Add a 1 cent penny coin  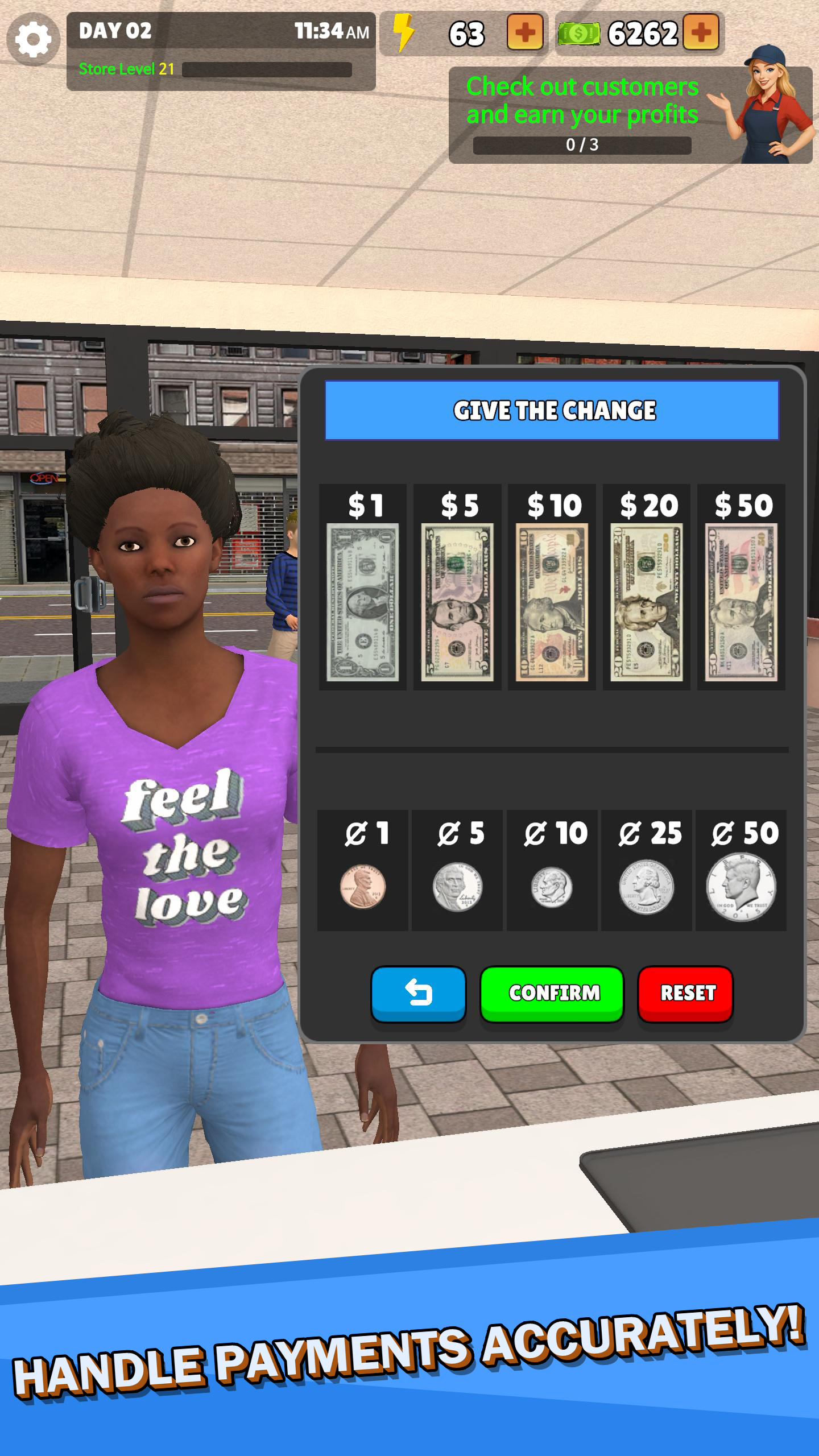point(363,871)
